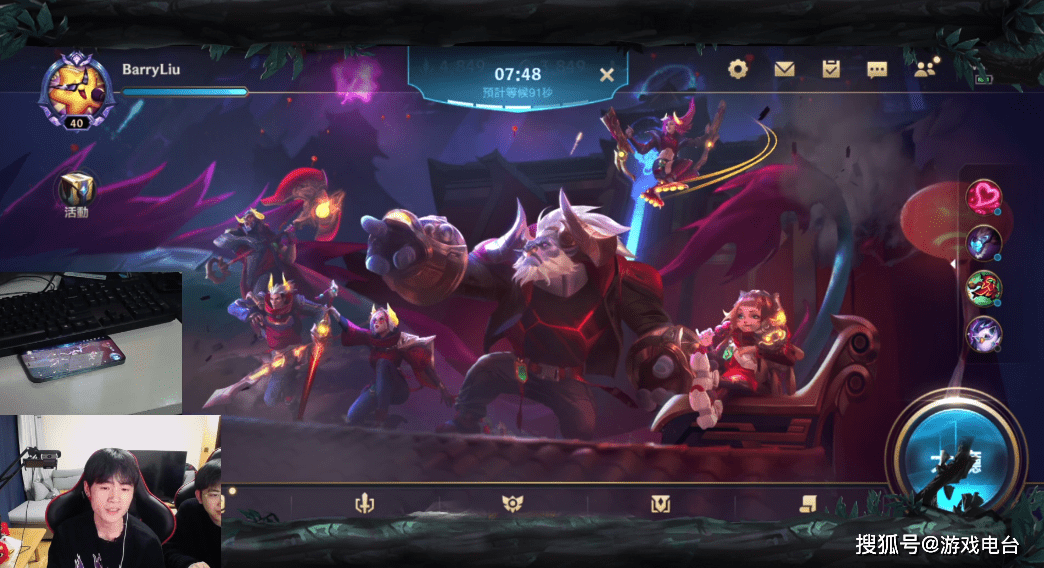Select the red and green friend avatar
Viewport: 1044px width, 568px height.
click(x=983, y=288)
